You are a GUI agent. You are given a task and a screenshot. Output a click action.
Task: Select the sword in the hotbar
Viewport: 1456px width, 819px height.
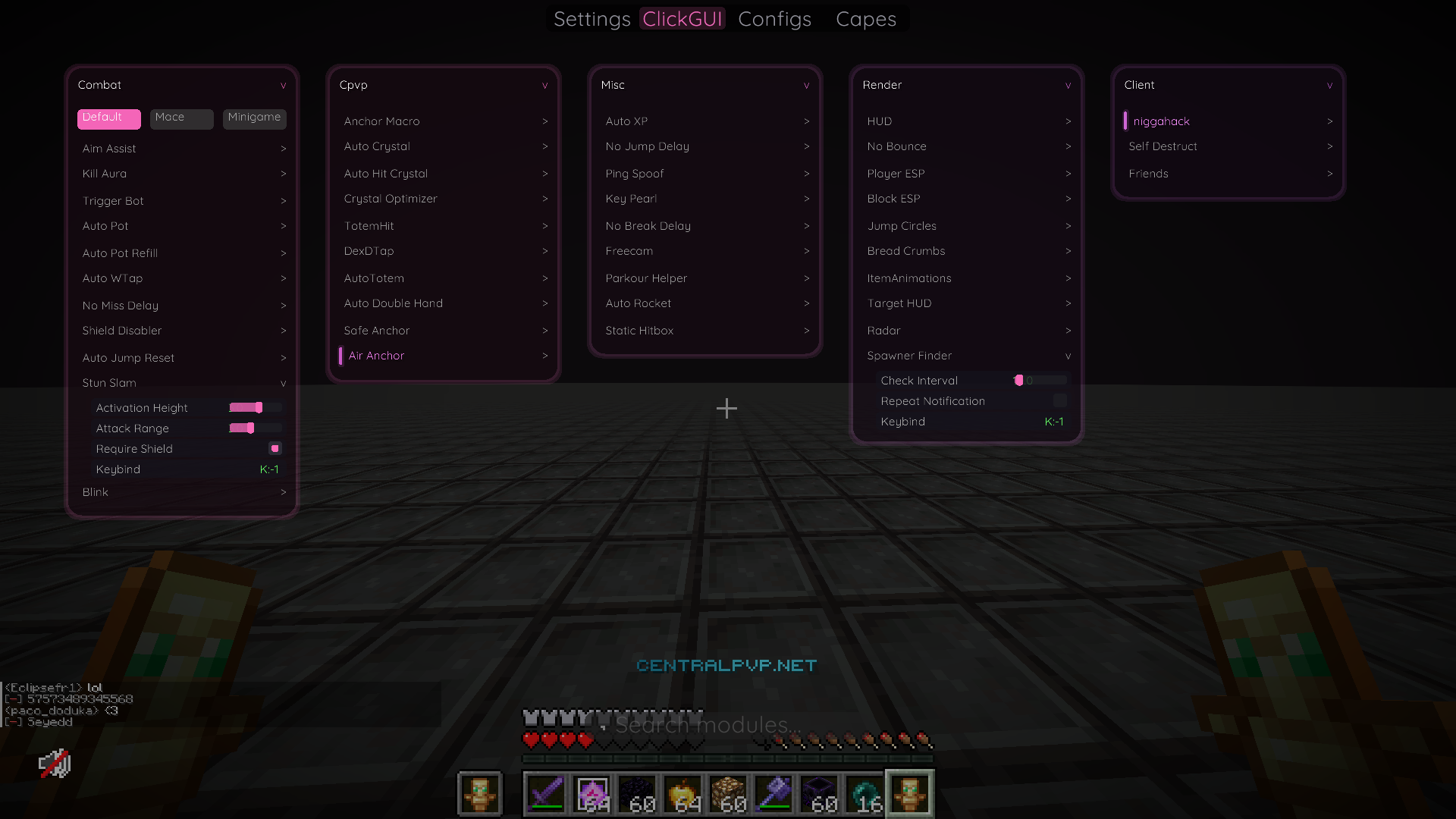tap(548, 794)
